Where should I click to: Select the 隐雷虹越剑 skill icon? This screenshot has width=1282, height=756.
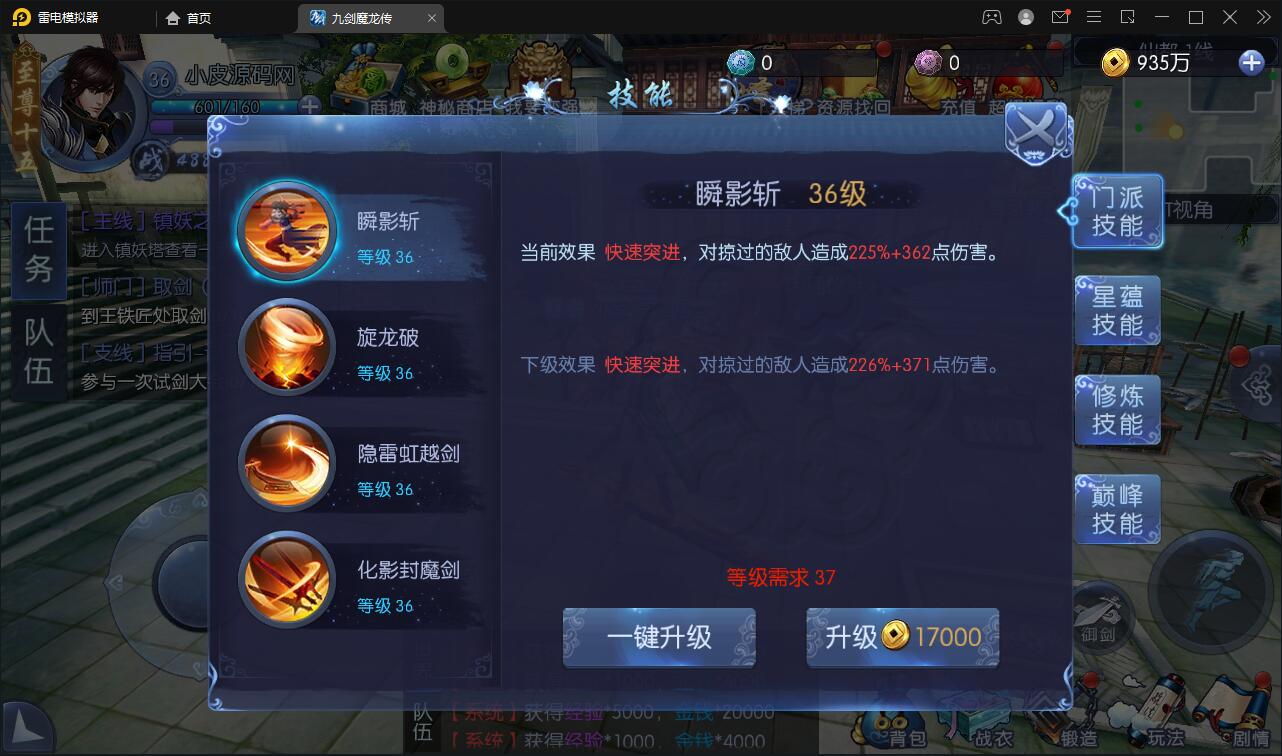288,463
